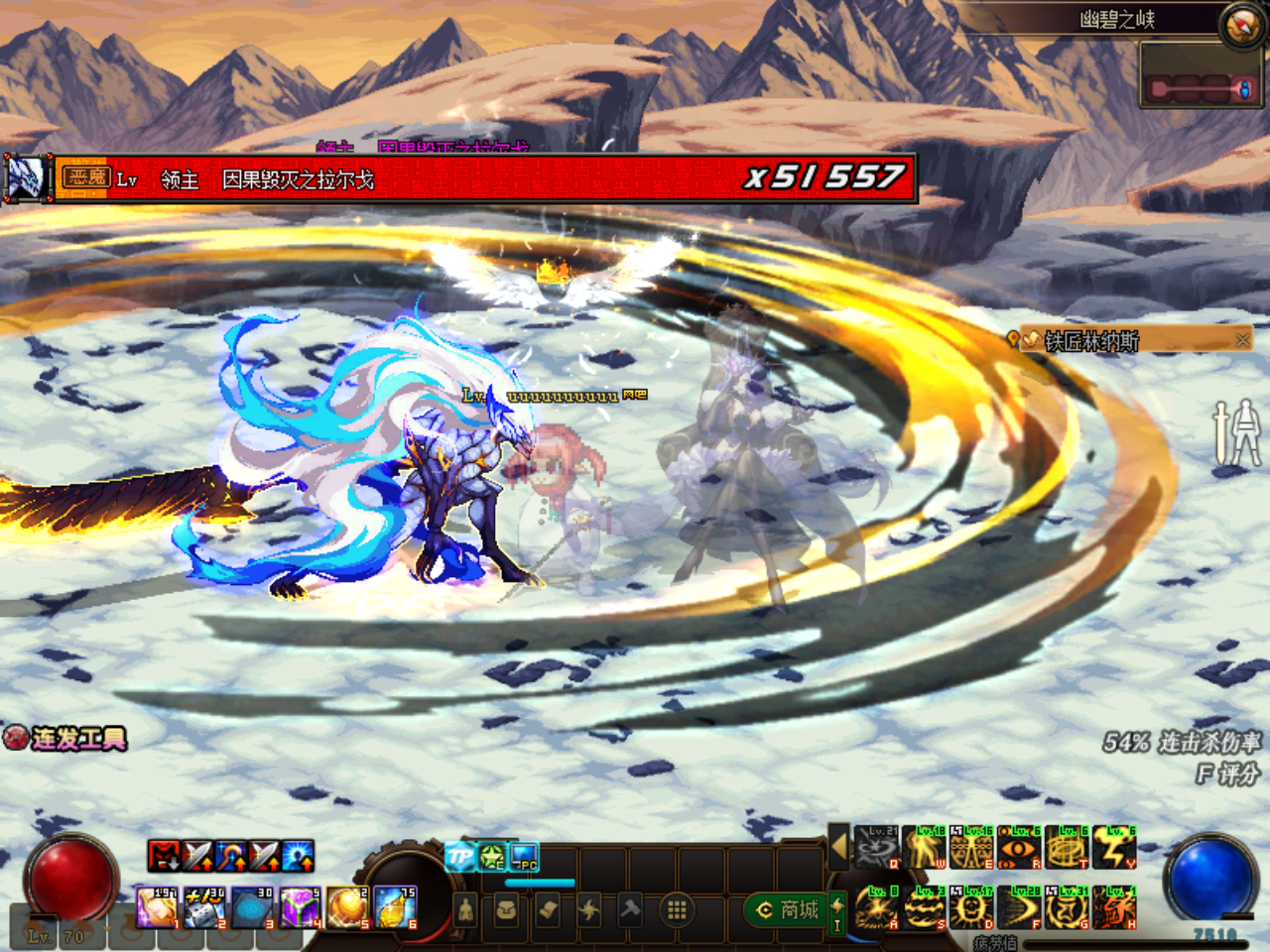Open the TP hexagon icon

(460, 856)
